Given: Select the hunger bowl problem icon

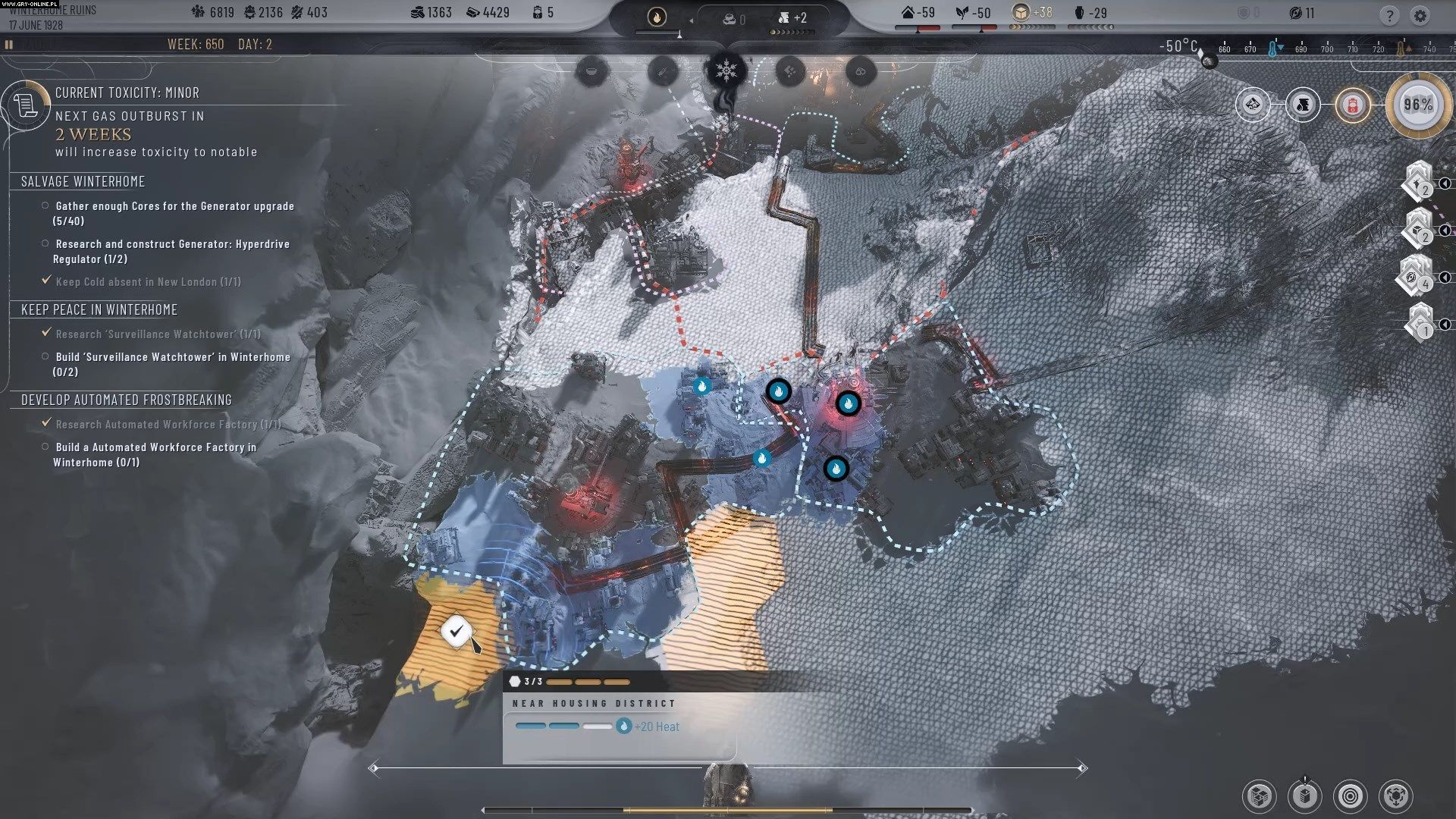Looking at the screenshot, I should [x=592, y=71].
